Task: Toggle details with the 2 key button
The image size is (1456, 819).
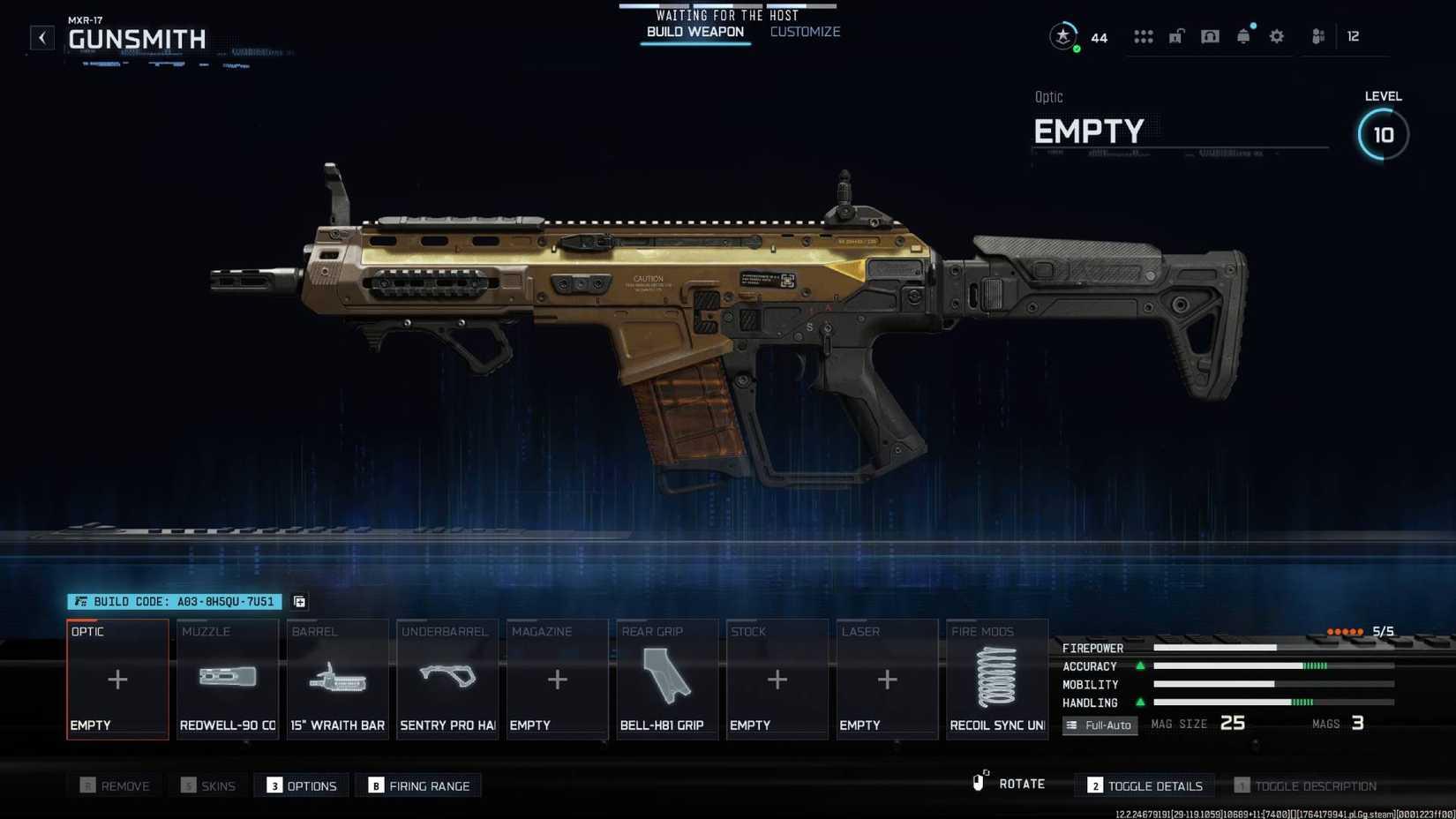Action: coord(1143,785)
